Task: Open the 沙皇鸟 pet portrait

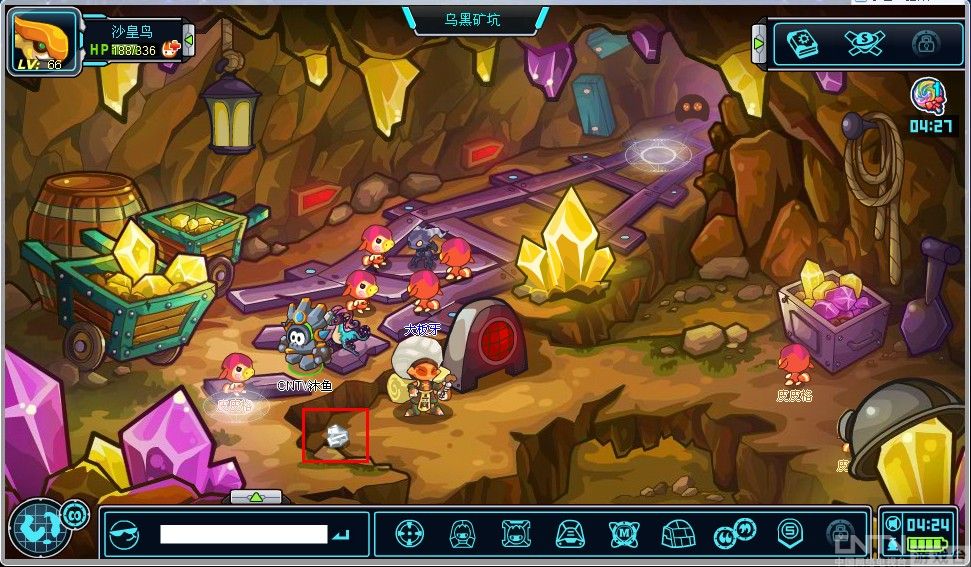Action: (42, 42)
